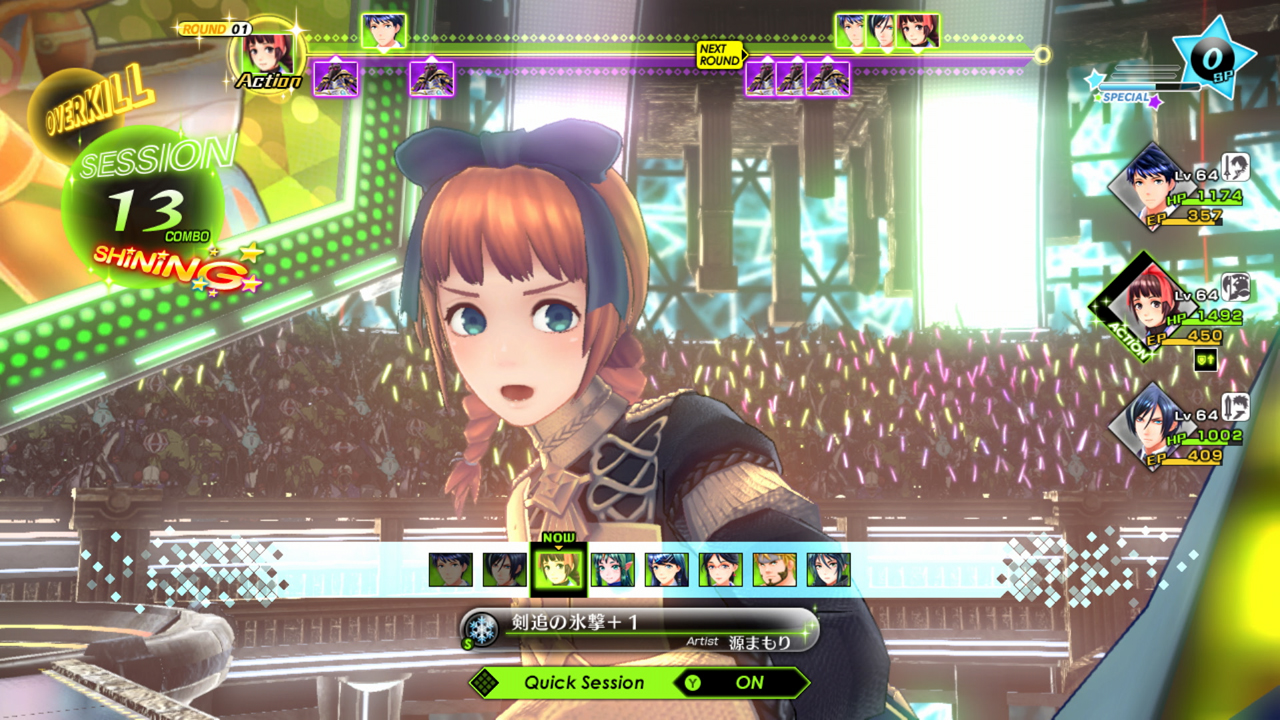Screen dimensions: 1280x720
Task: Pick the bearded blond man session portrait
Action: coord(775,570)
